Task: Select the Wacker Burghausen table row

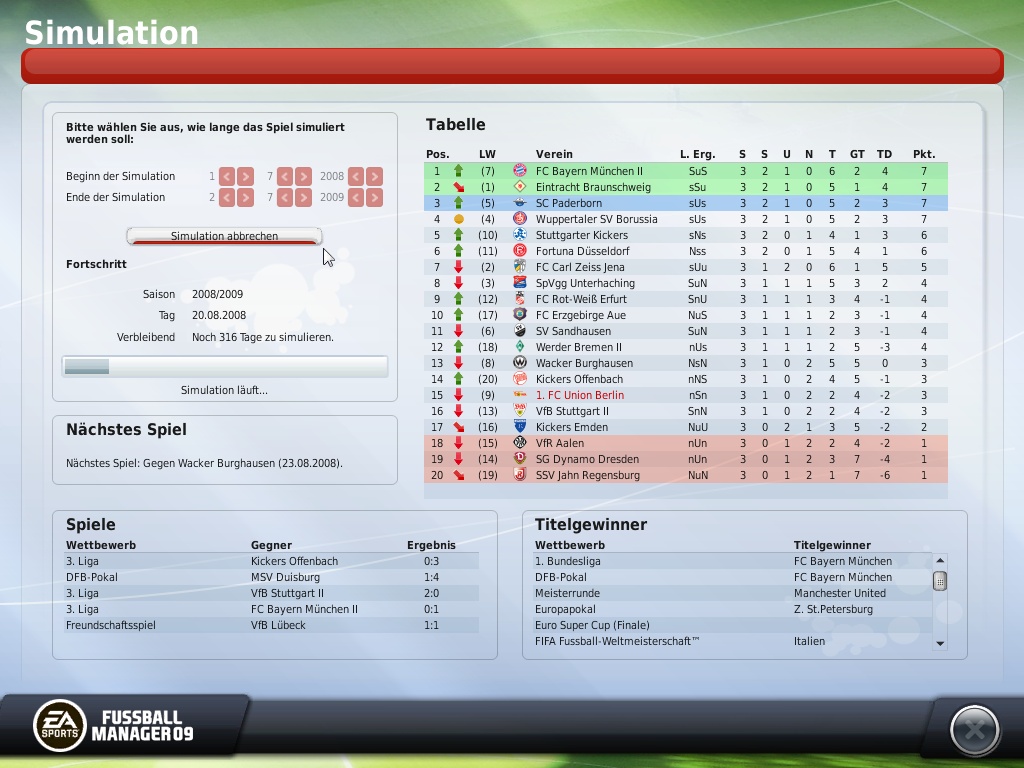Action: (584, 363)
